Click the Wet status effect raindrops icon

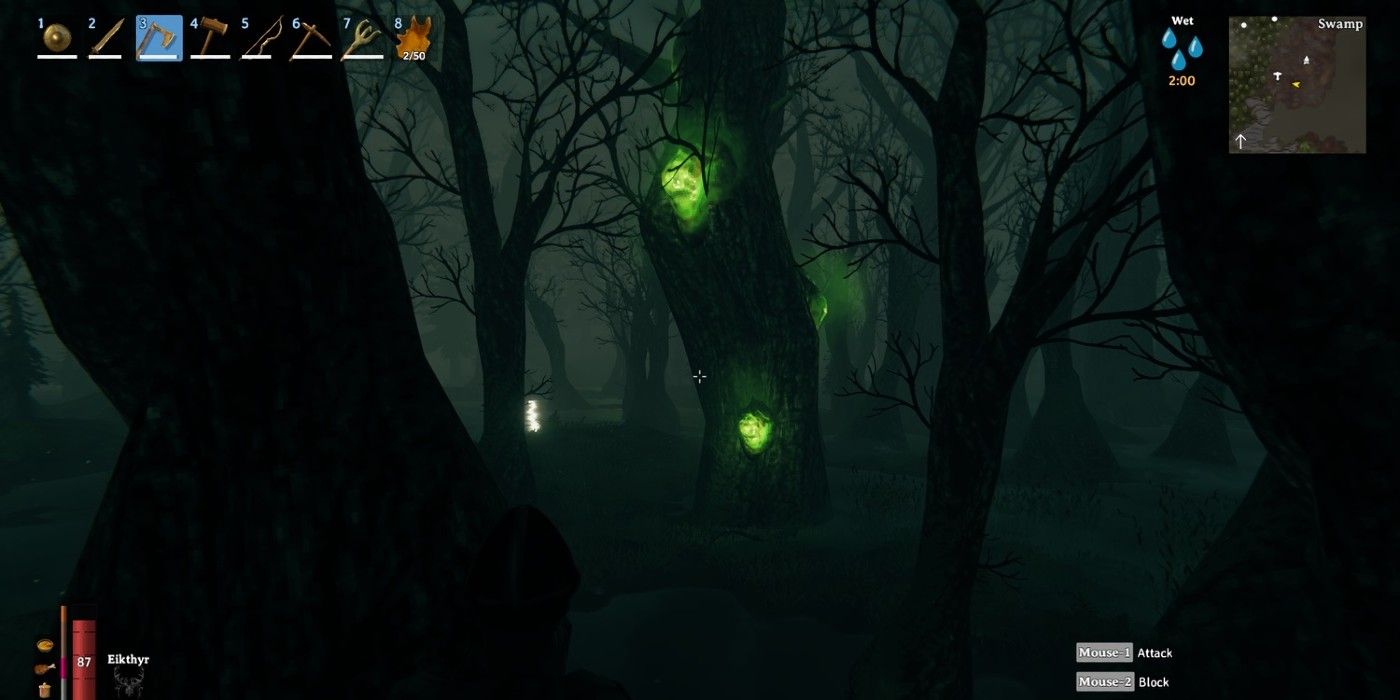1181,48
